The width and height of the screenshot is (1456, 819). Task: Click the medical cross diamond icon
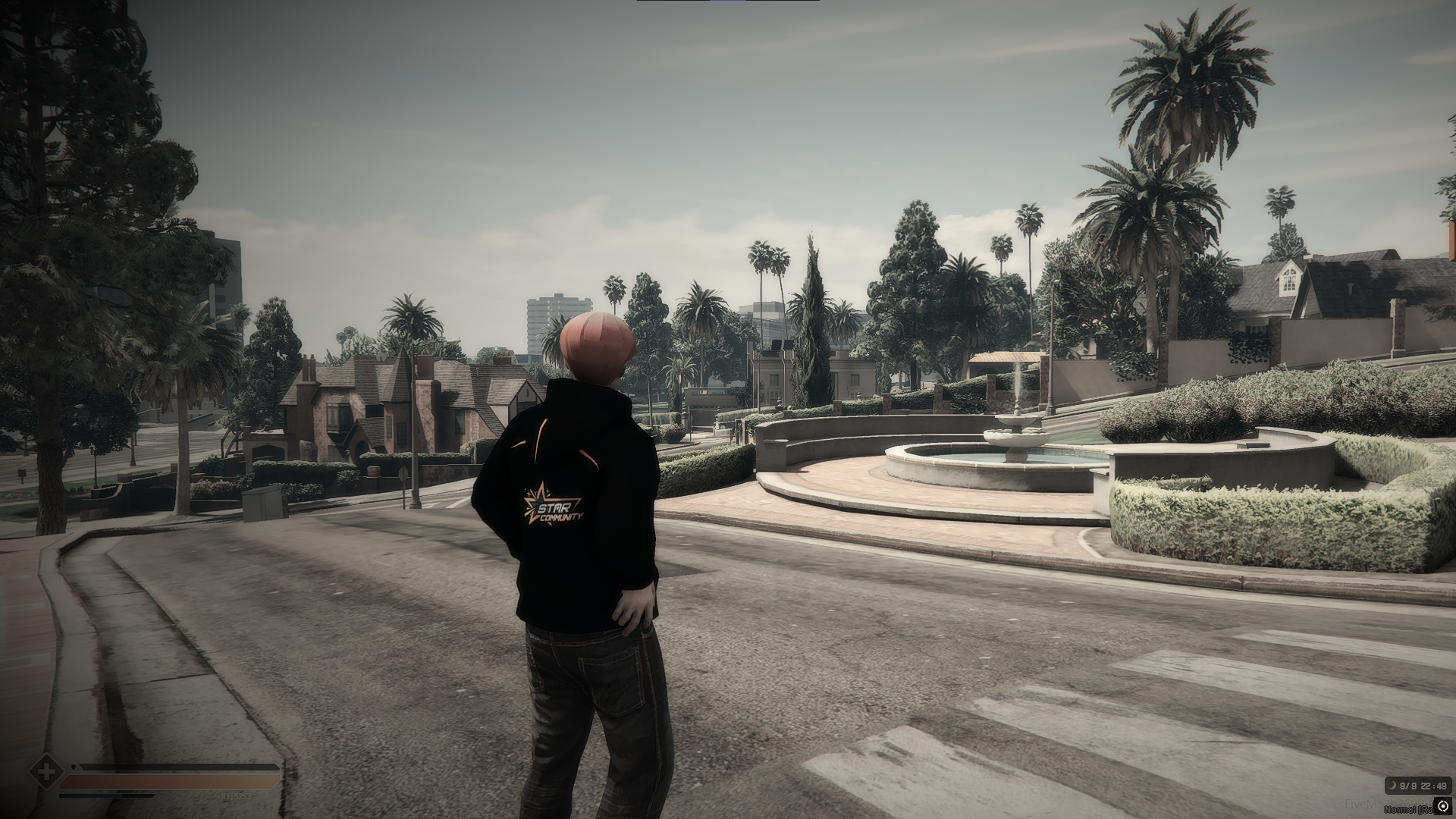pos(46,773)
